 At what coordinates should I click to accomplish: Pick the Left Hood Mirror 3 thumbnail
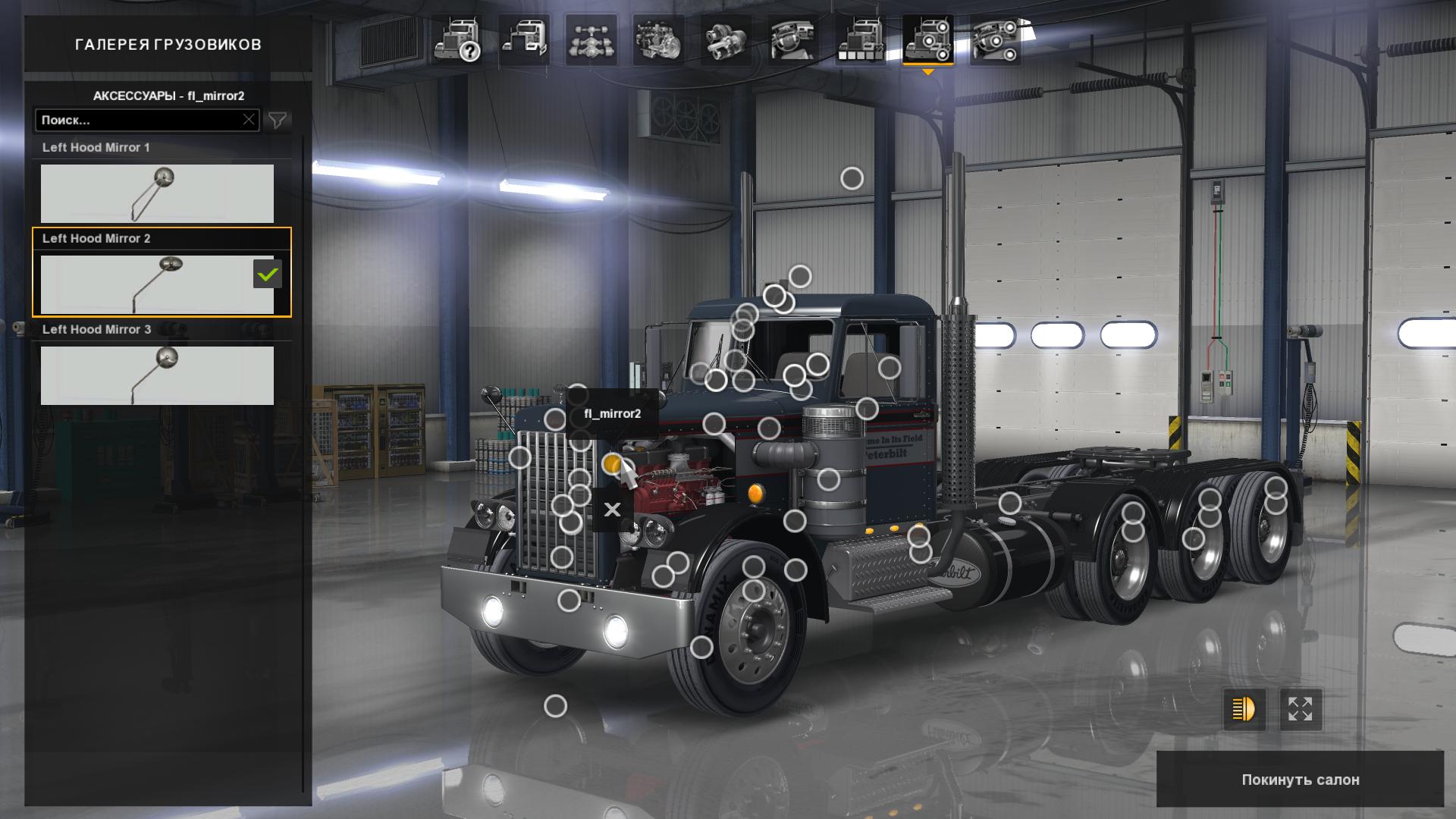[157, 375]
